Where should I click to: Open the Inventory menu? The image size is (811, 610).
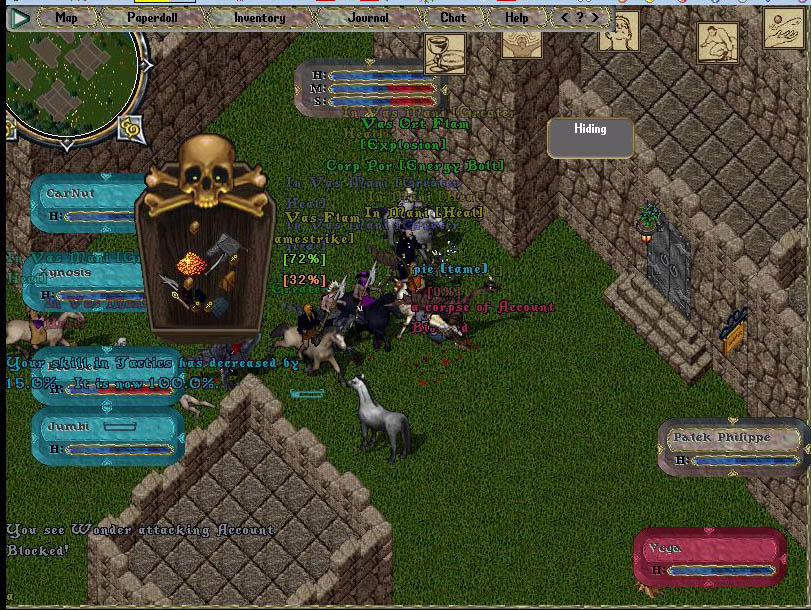[259, 17]
